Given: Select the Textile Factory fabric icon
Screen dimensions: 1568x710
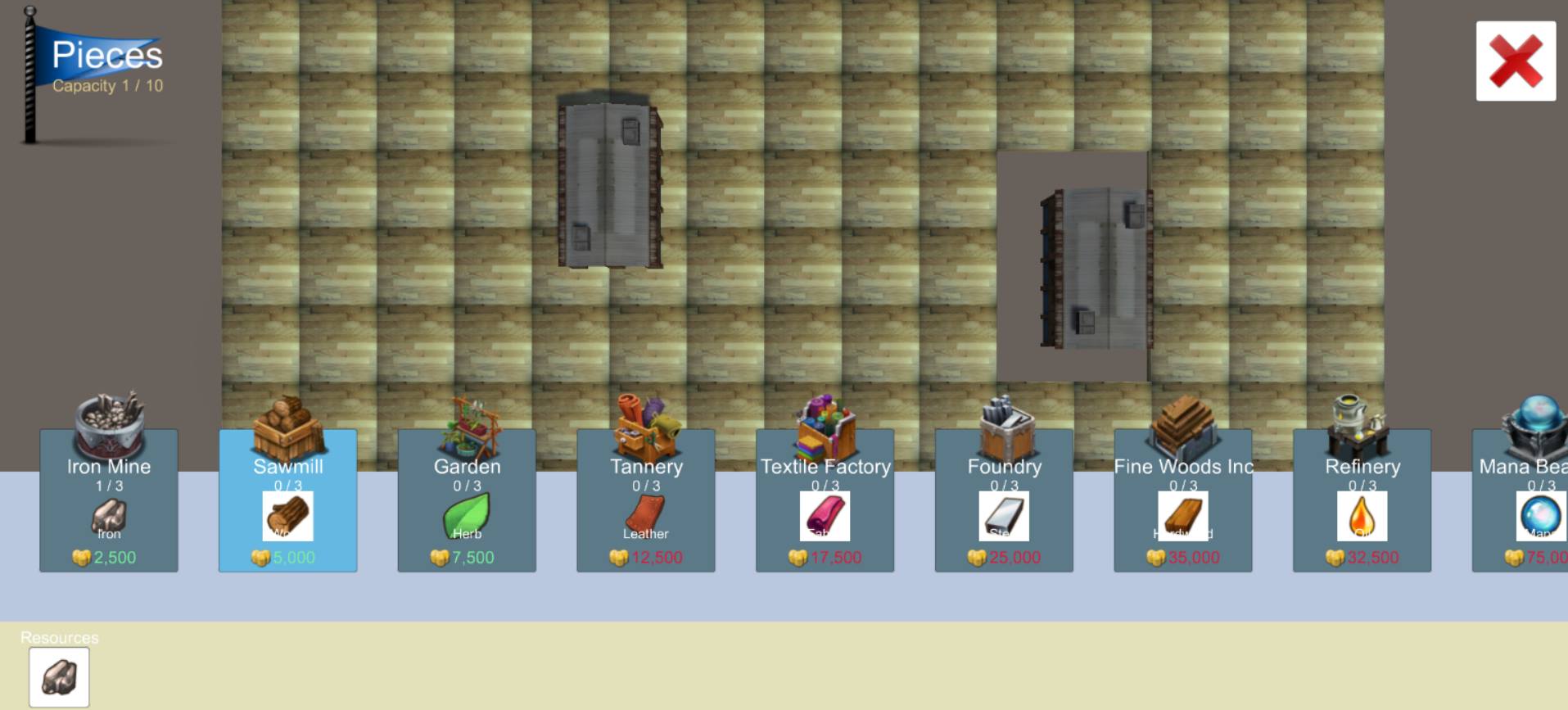Looking at the screenshot, I should pos(825,514).
